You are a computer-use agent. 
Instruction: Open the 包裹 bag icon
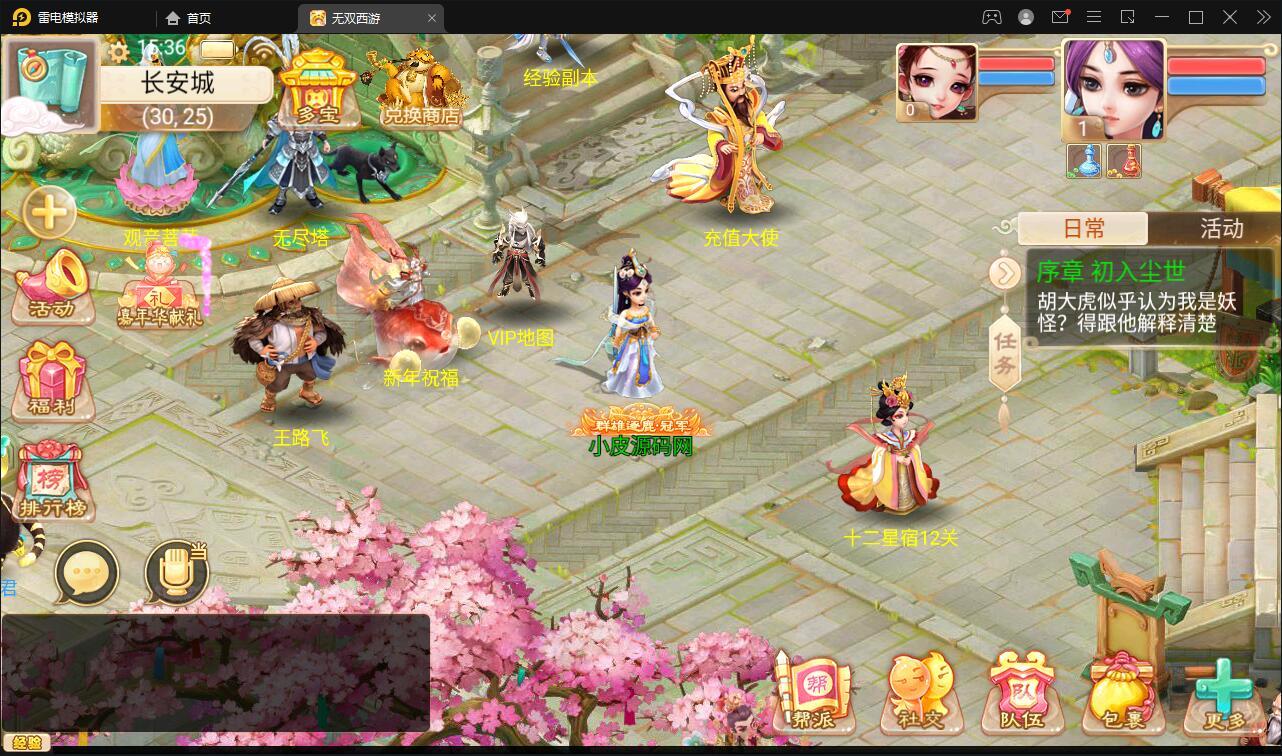(1125, 690)
